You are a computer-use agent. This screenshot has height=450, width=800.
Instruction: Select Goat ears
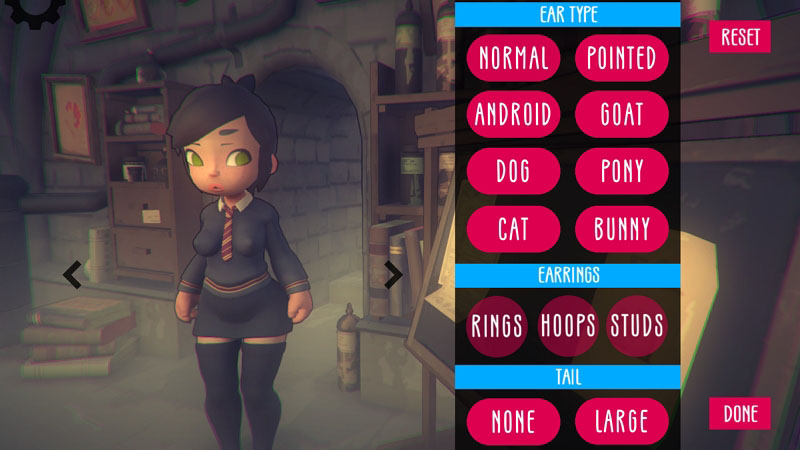tap(621, 113)
